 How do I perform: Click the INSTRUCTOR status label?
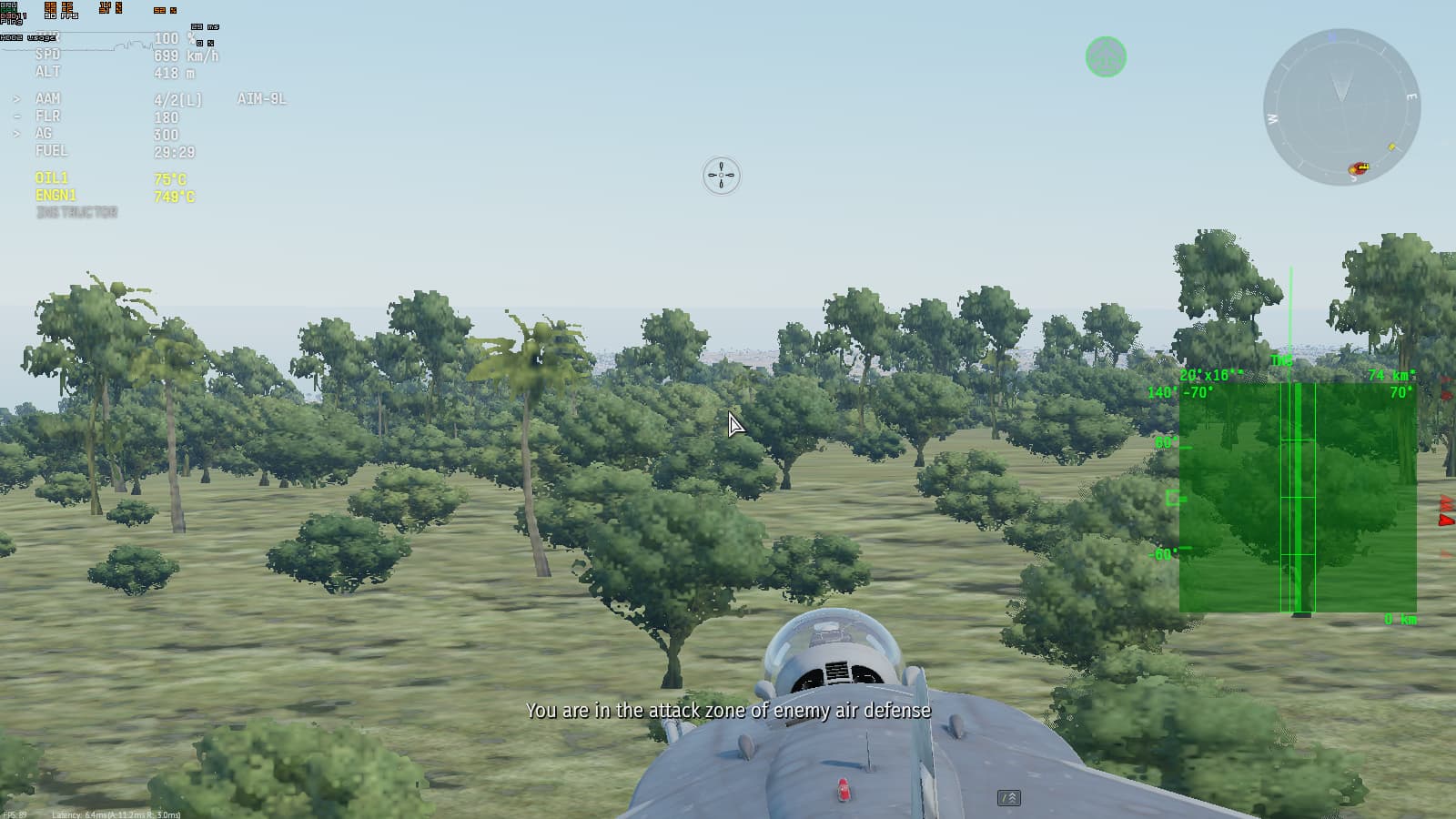click(76, 212)
